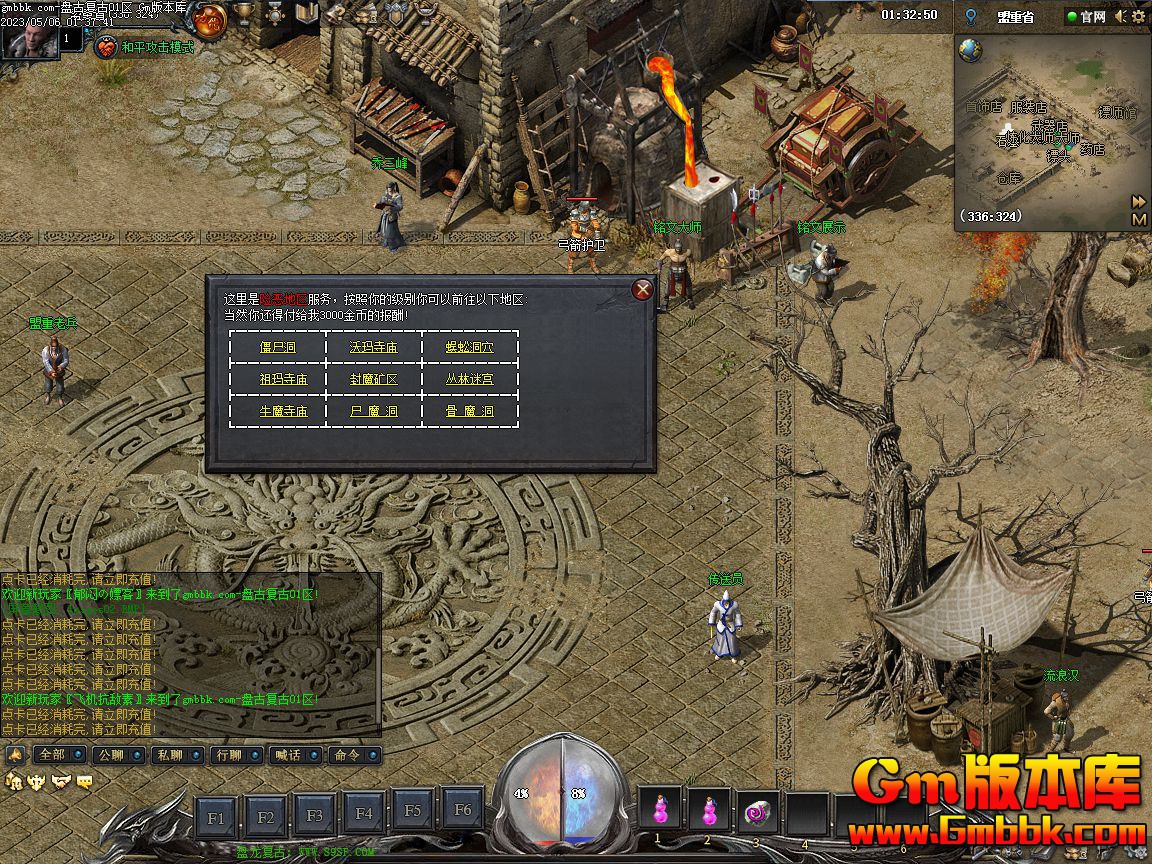Use the pink potion in quick slot 1
Image resolution: width=1152 pixels, height=864 pixels.
[x=659, y=810]
